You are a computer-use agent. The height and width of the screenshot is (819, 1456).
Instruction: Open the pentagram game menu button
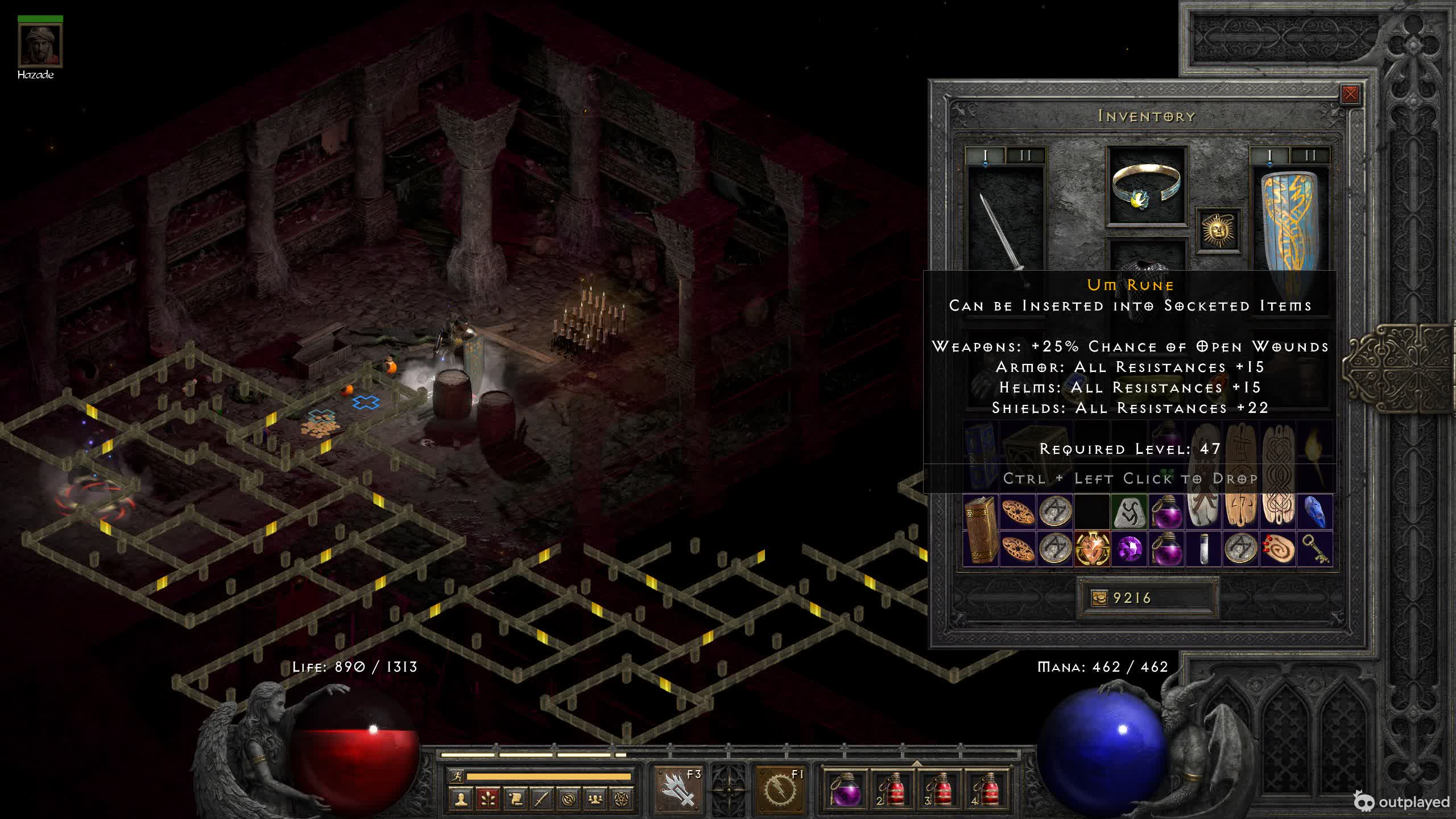pyautogui.click(x=622, y=800)
